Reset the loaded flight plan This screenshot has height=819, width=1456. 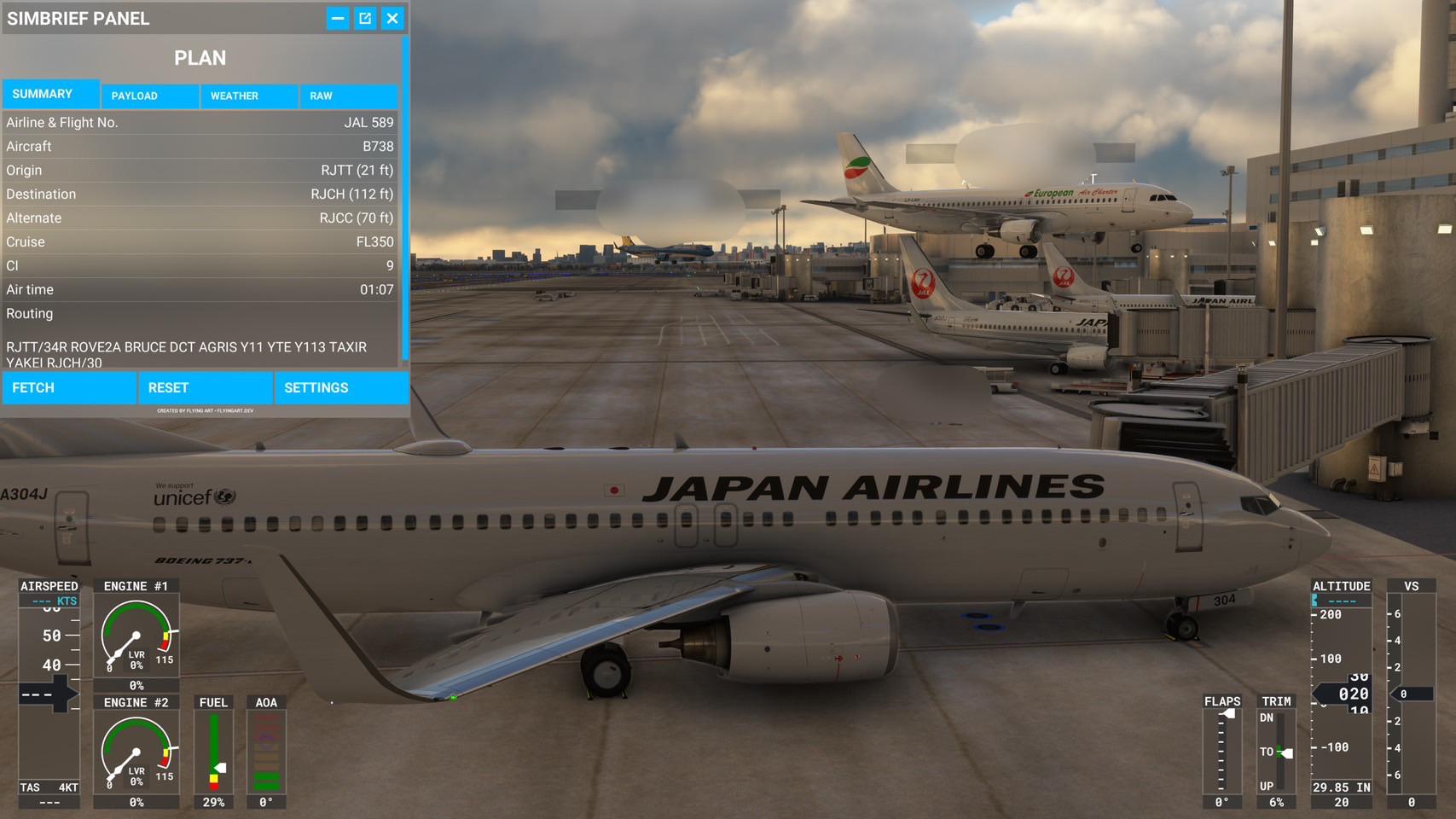click(x=205, y=388)
